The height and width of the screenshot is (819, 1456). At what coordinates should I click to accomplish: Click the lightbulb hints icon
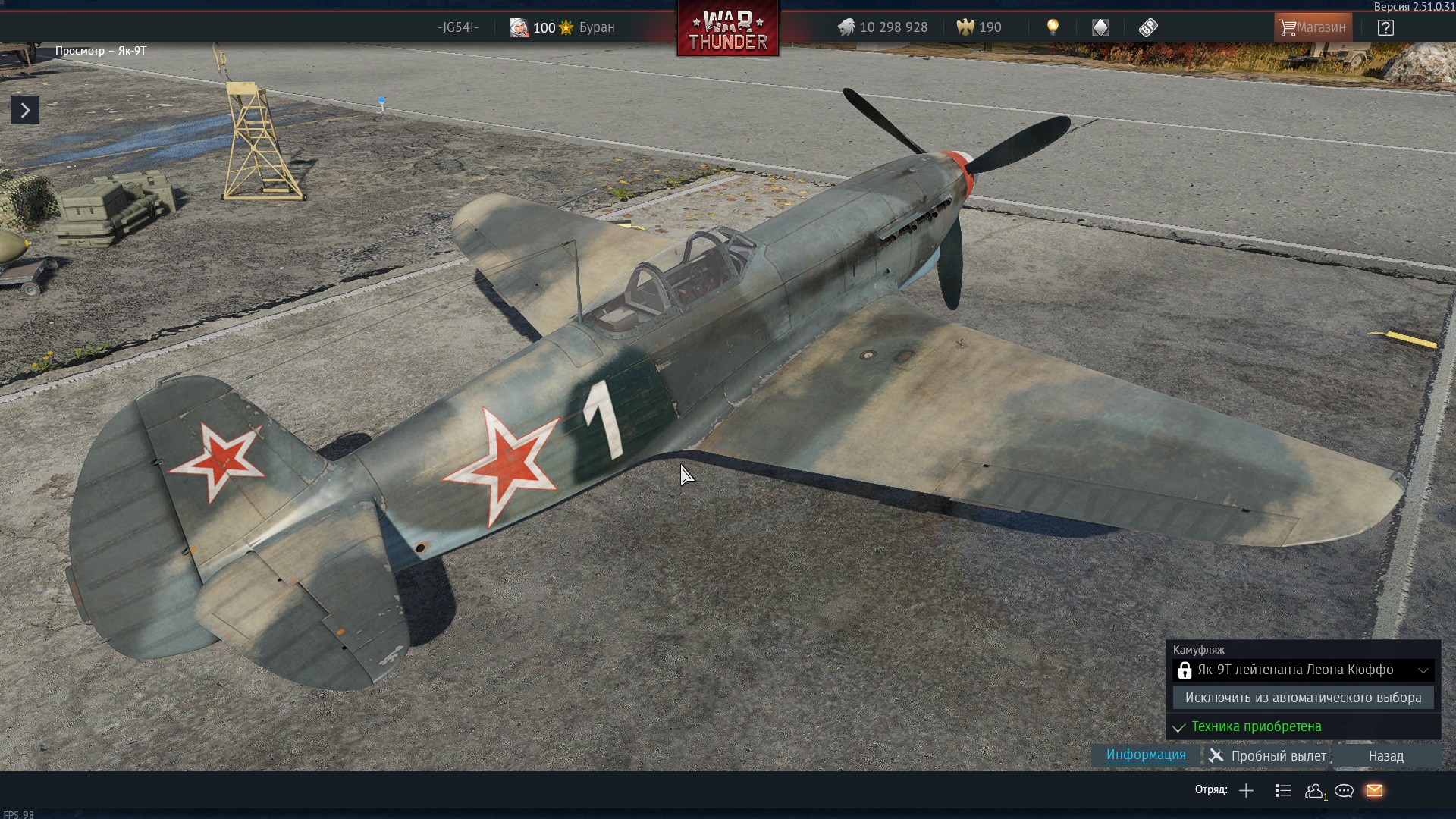point(1053,28)
